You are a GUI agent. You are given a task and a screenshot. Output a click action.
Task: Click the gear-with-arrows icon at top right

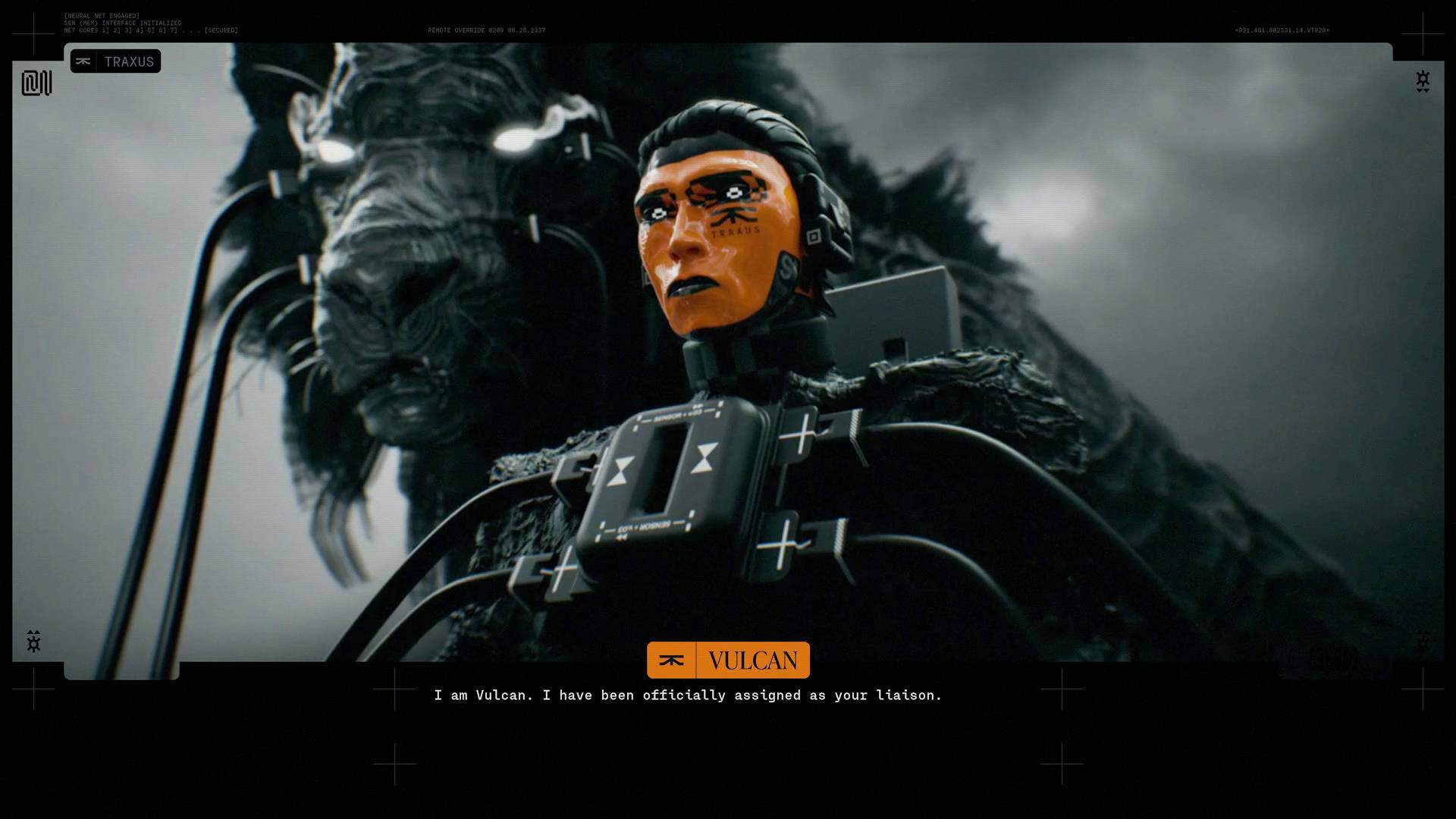tap(1421, 82)
